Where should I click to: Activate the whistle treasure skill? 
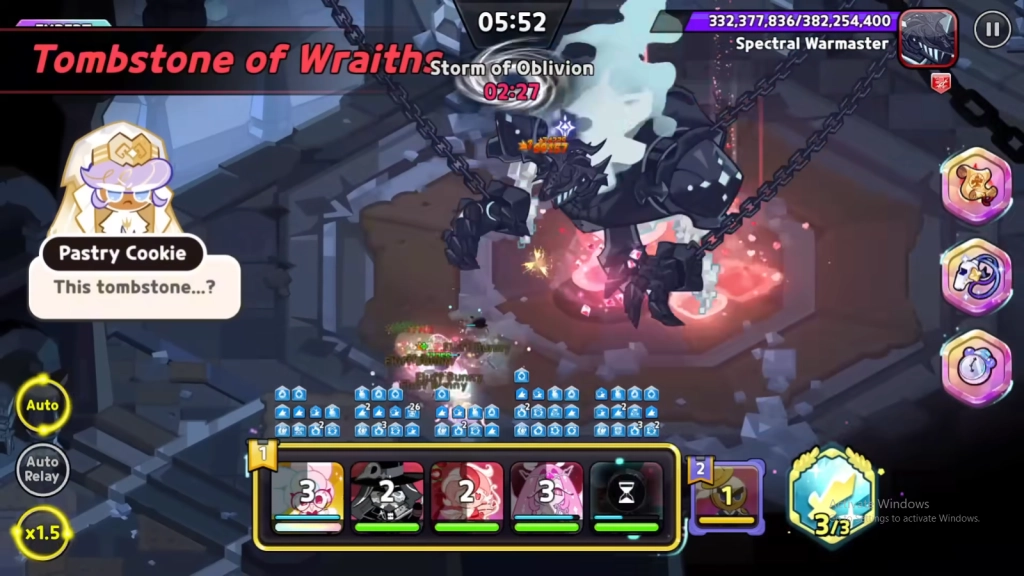[x=976, y=277]
